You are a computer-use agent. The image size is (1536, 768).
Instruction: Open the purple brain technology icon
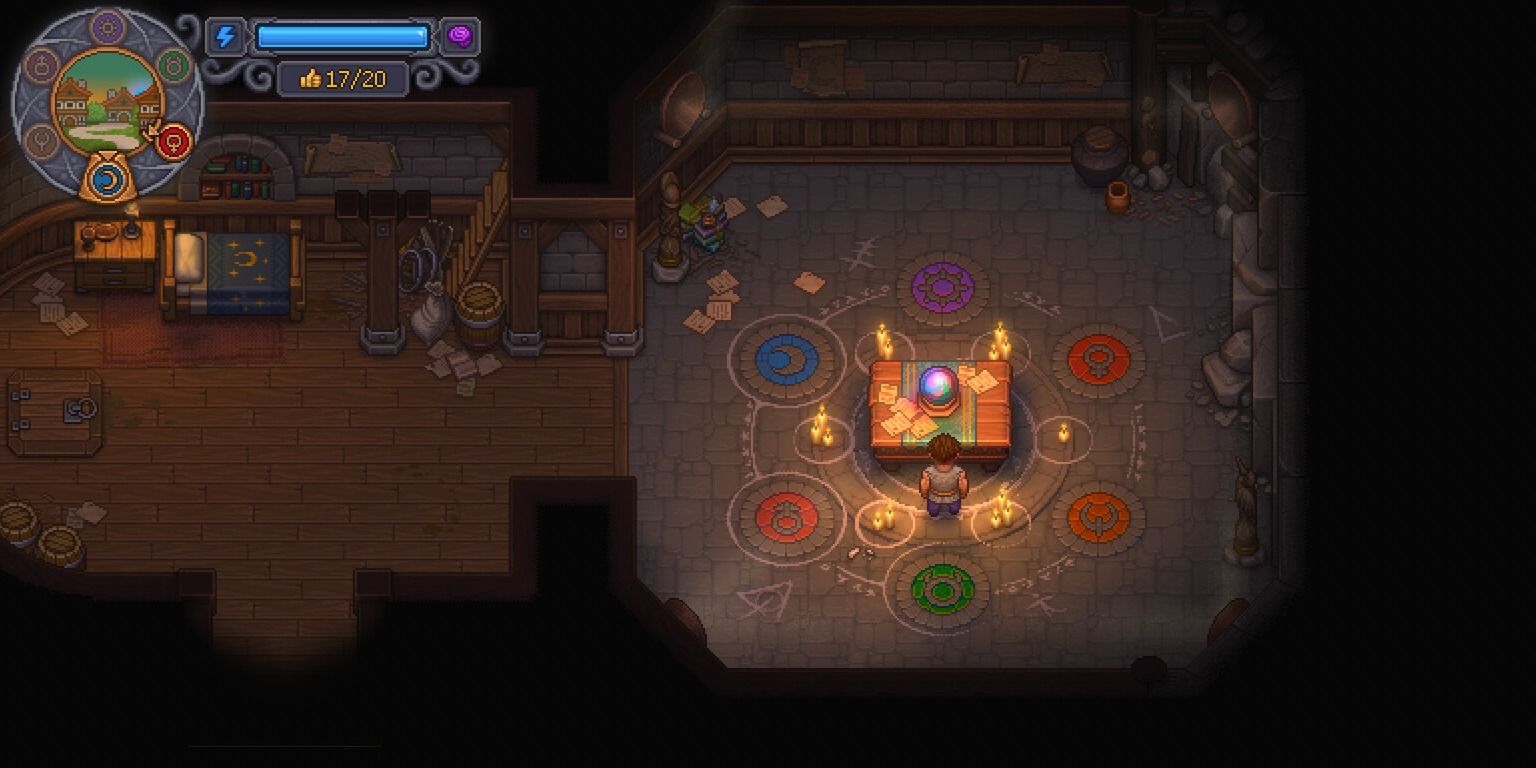[460, 37]
